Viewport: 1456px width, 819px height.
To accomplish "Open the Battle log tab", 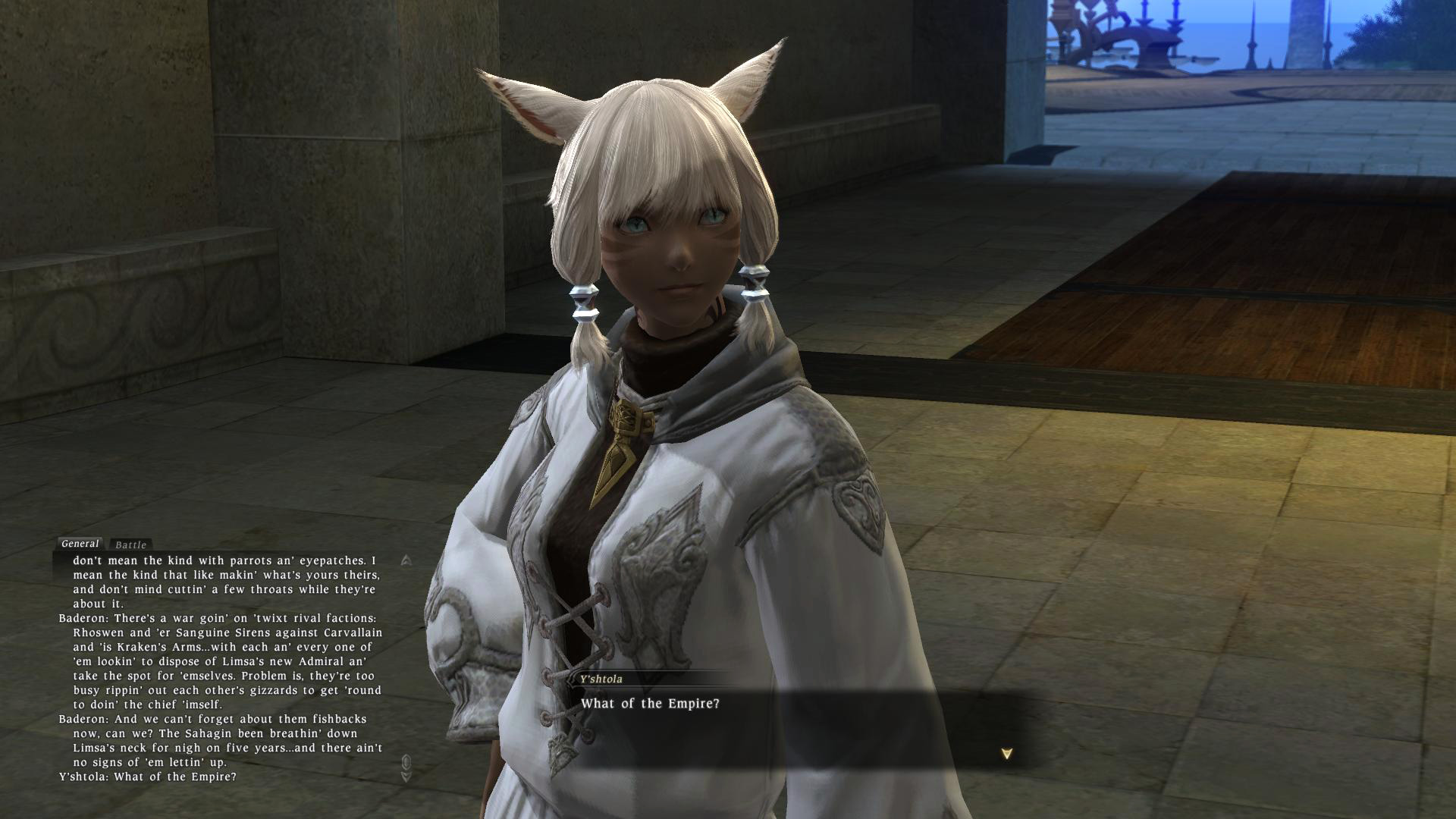I will (x=130, y=544).
